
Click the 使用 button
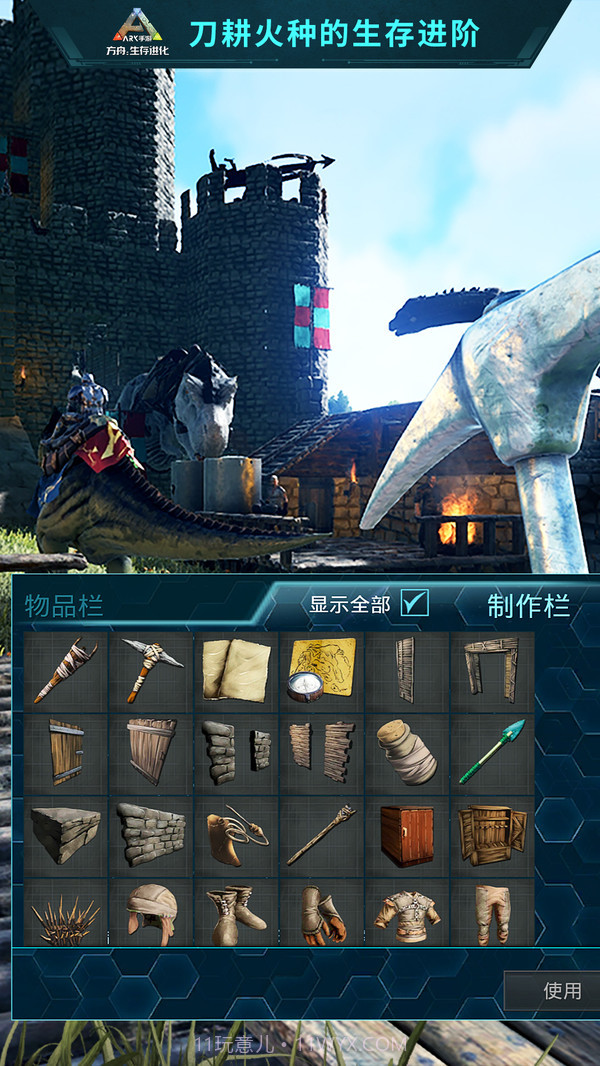tap(561, 990)
